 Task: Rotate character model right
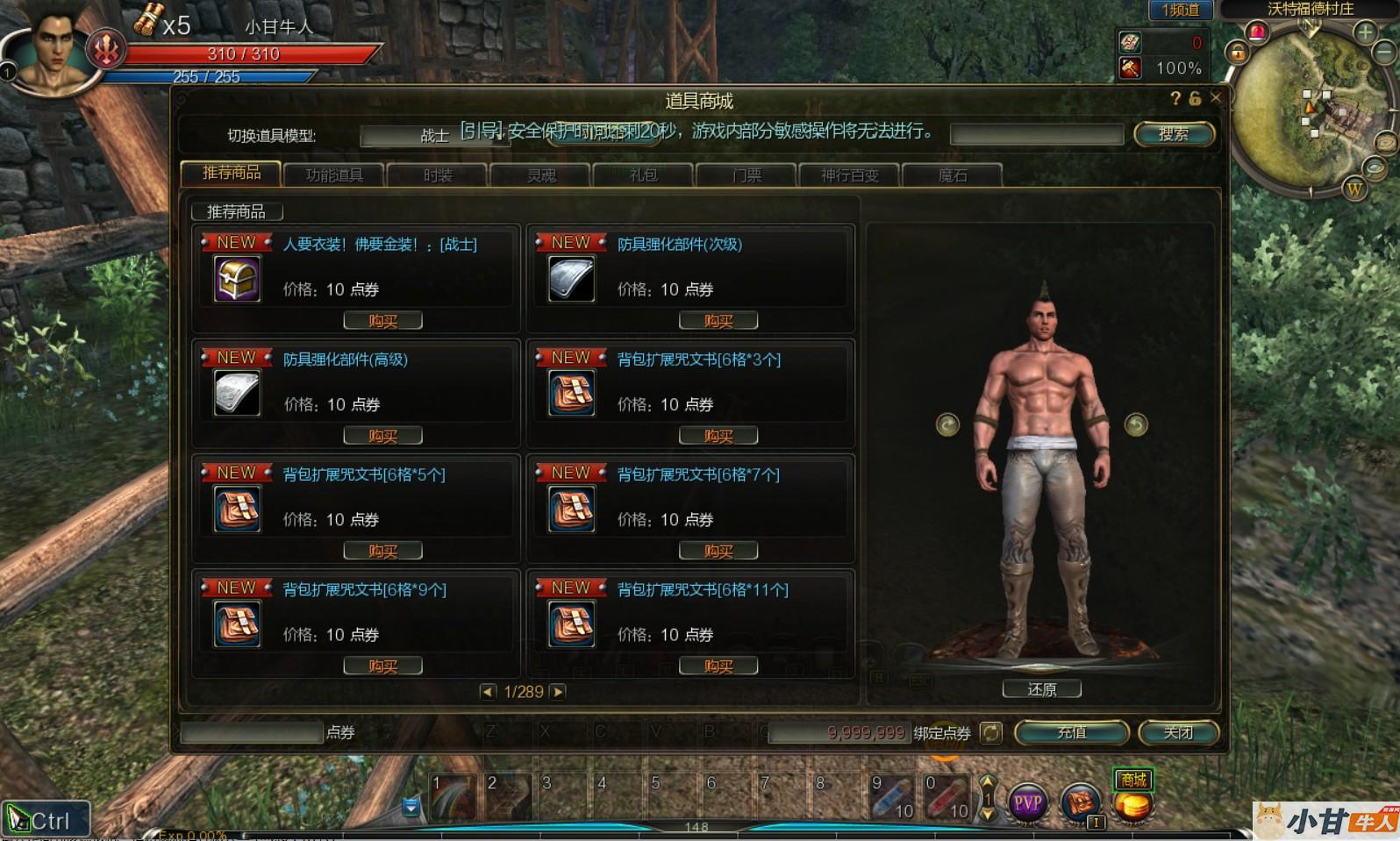coord(1136,425)
